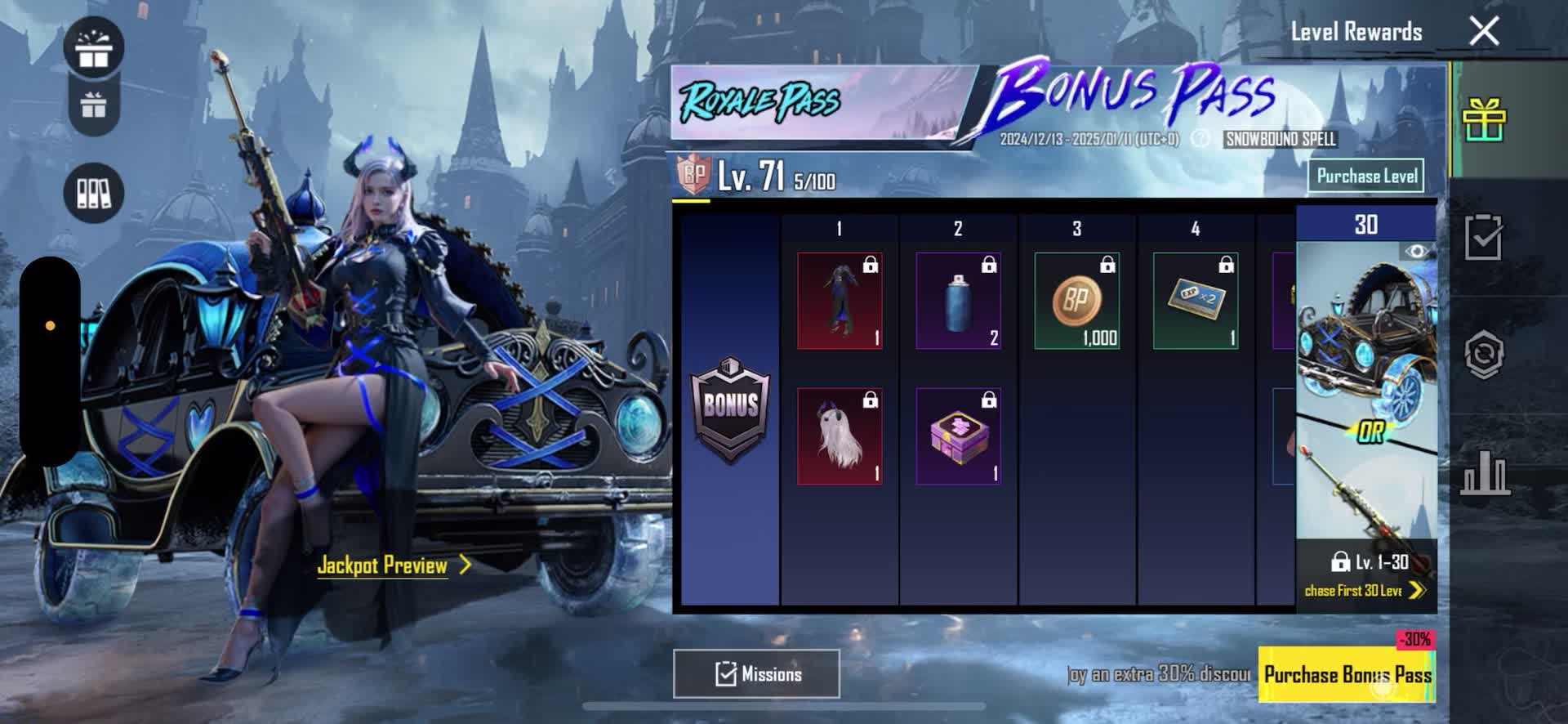
Task: Select the white hair headpiece reward
Action: tap(840, 436)
